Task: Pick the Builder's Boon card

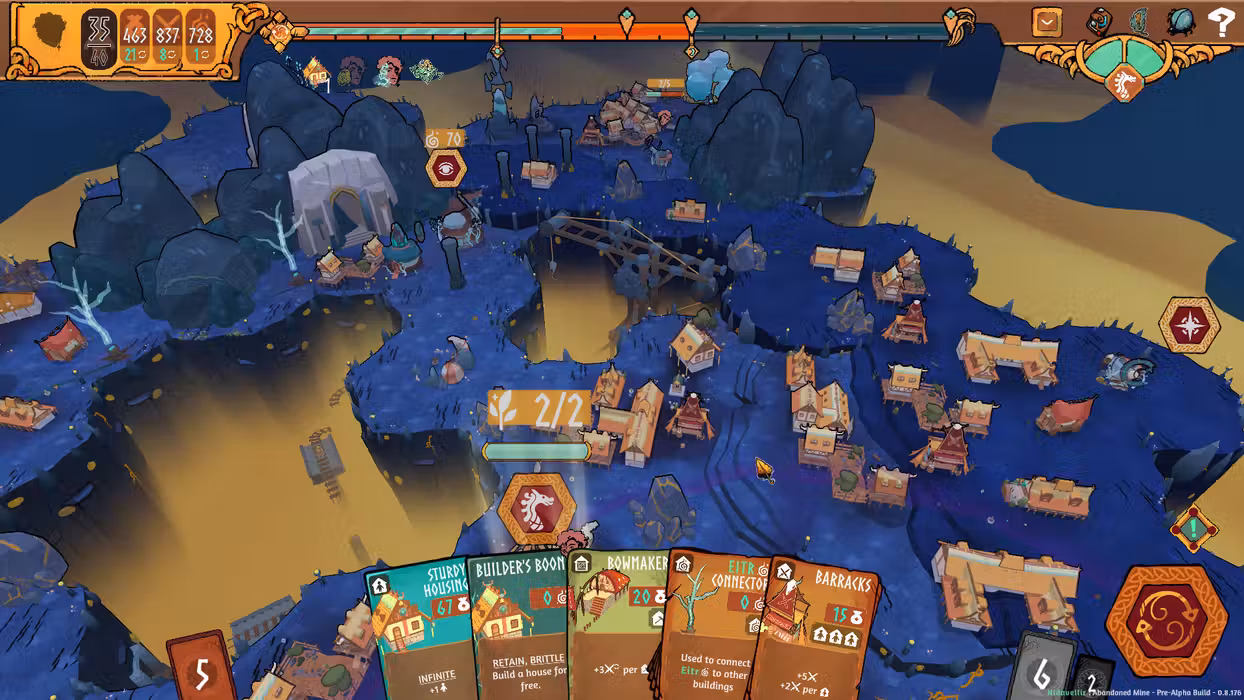Action: pos(518,630)
